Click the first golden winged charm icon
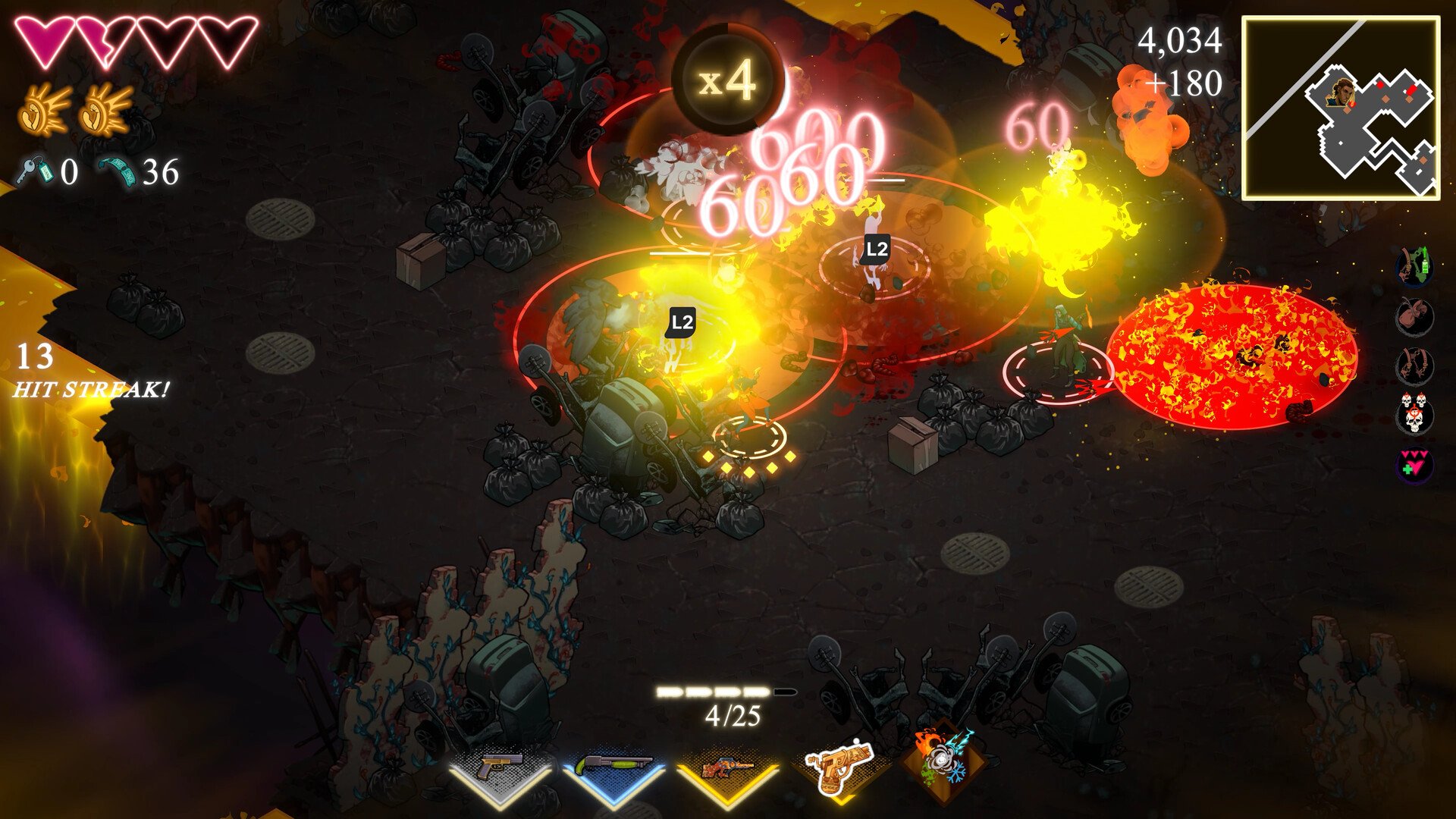This screenshot has width=1456, height=819. tap(45, 111)
